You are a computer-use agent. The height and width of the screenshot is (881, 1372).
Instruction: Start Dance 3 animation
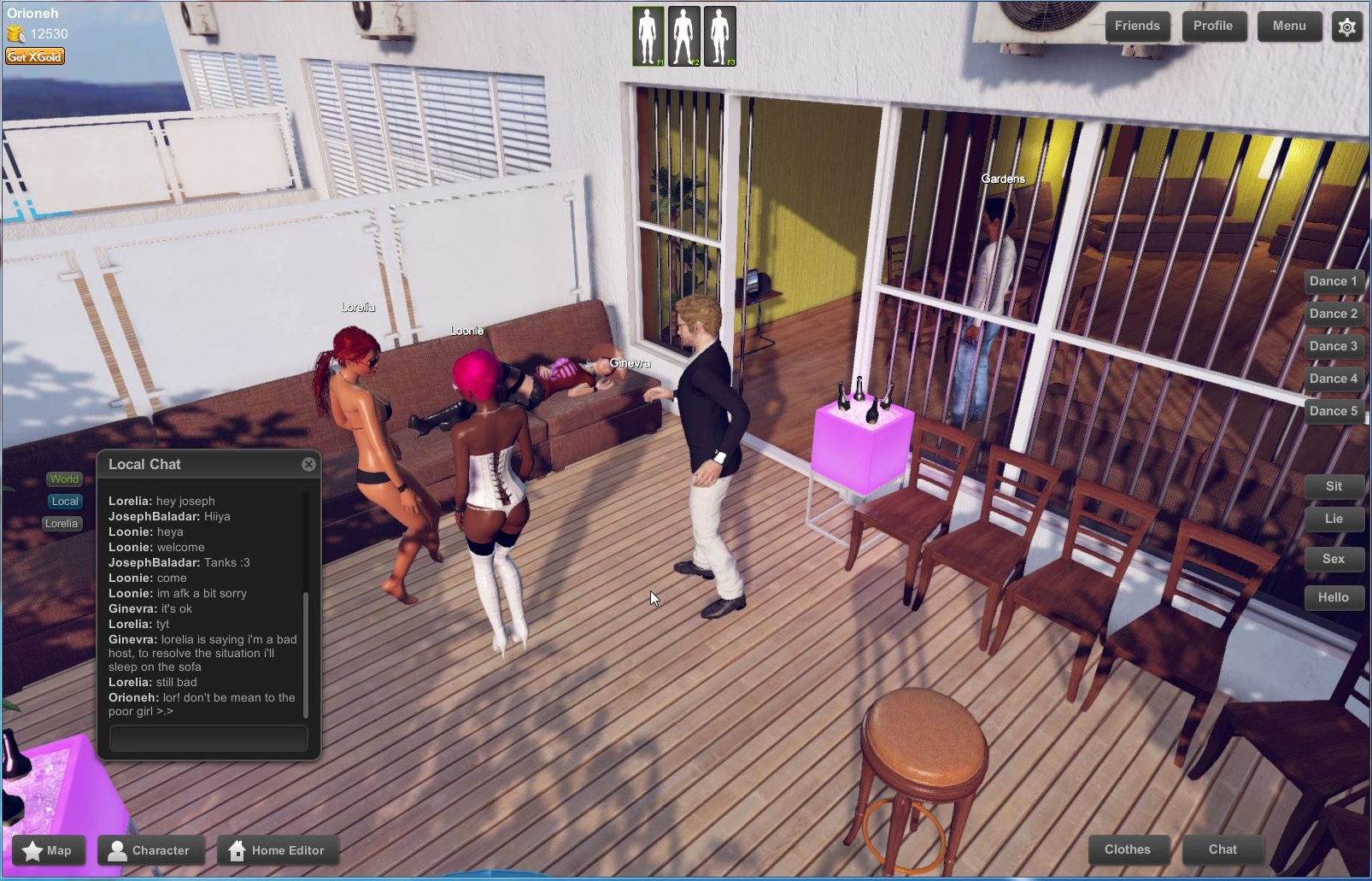point(1334,345)
